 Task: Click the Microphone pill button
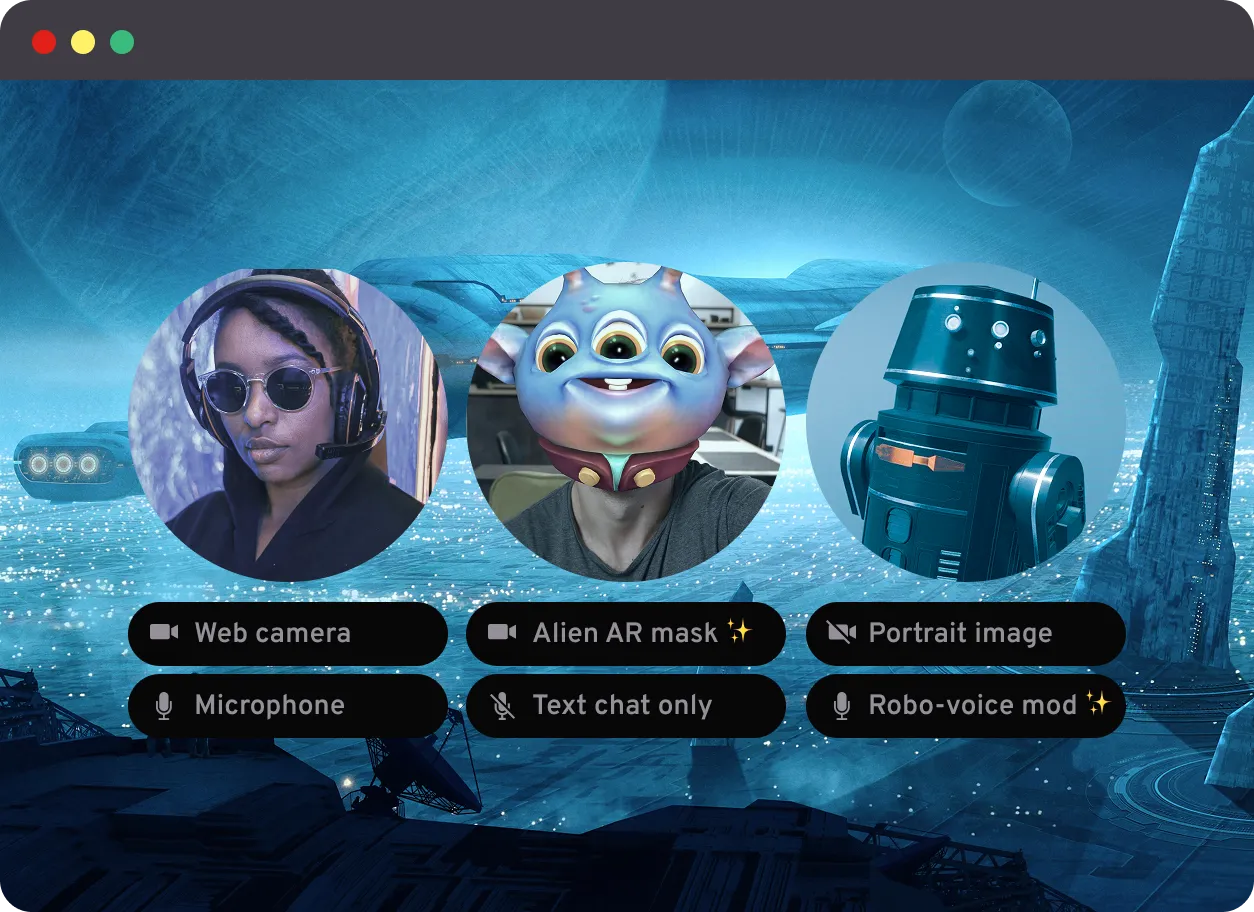(x=288, y=705)
